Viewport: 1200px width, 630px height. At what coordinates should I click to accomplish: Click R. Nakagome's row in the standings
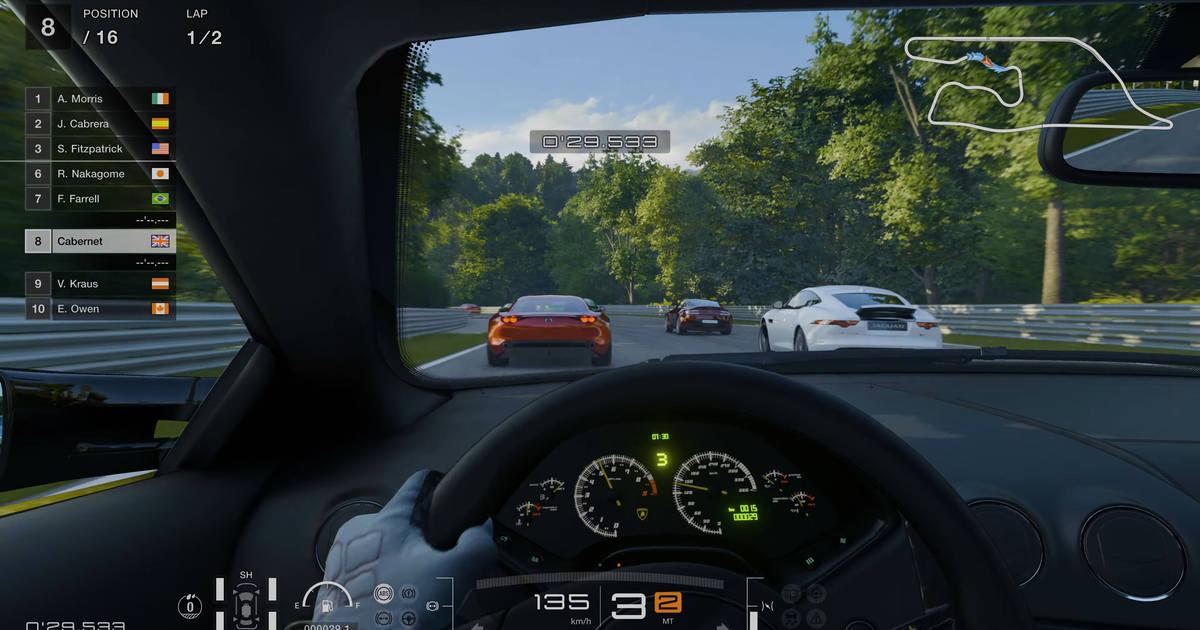click(x=100, y=174)
